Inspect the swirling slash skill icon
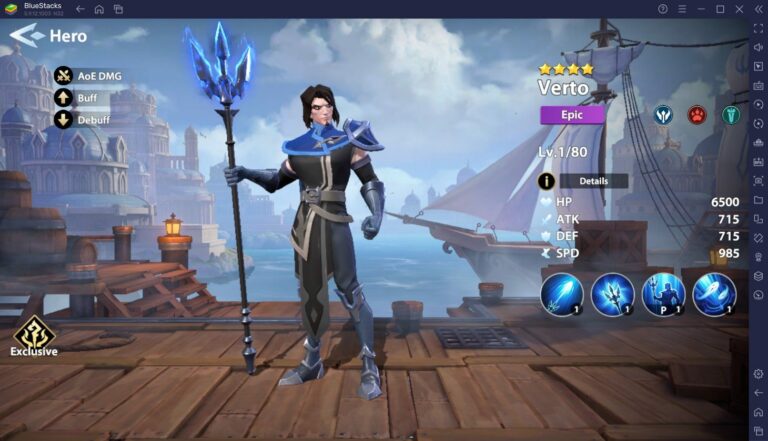This screenshot has height=441, width=768. click(x=714, y=294)
